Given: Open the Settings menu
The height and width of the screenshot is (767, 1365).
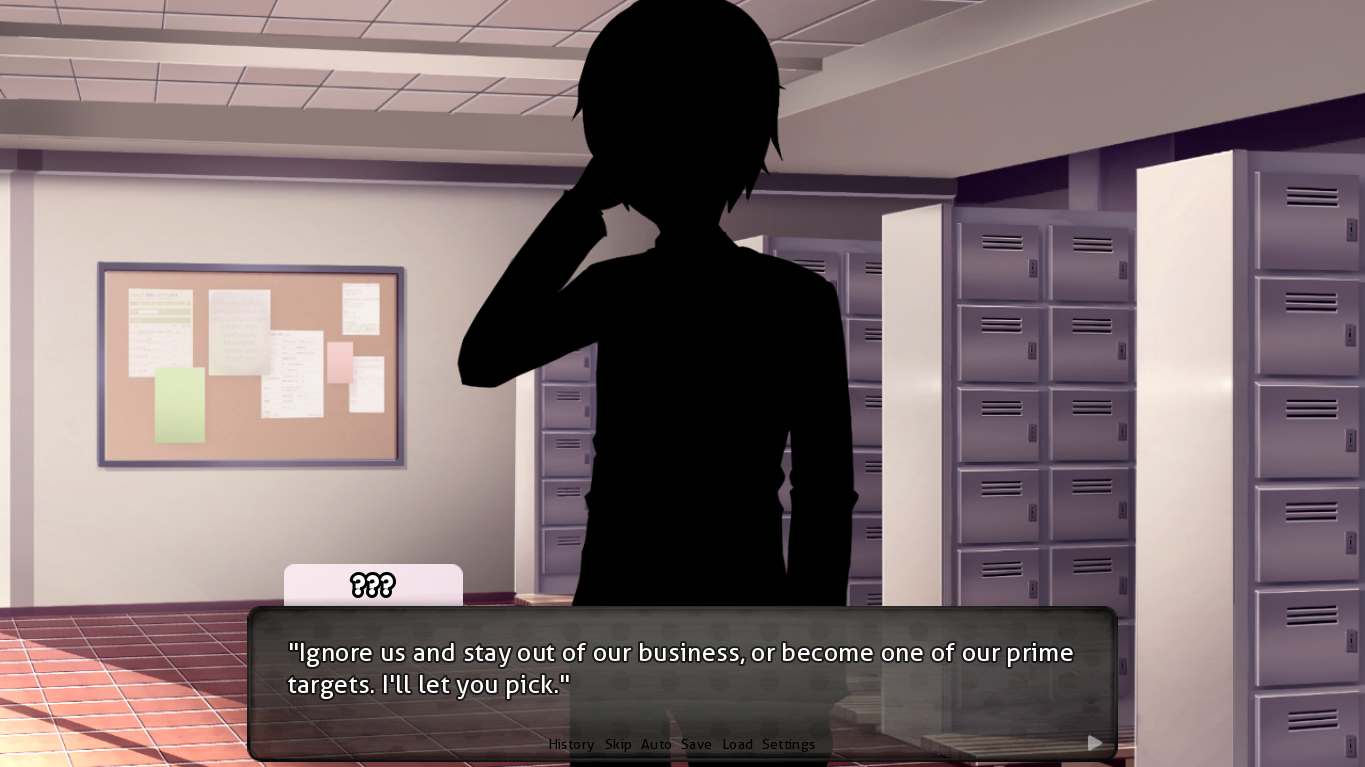Looking at the screenshot, I should 788,744.
